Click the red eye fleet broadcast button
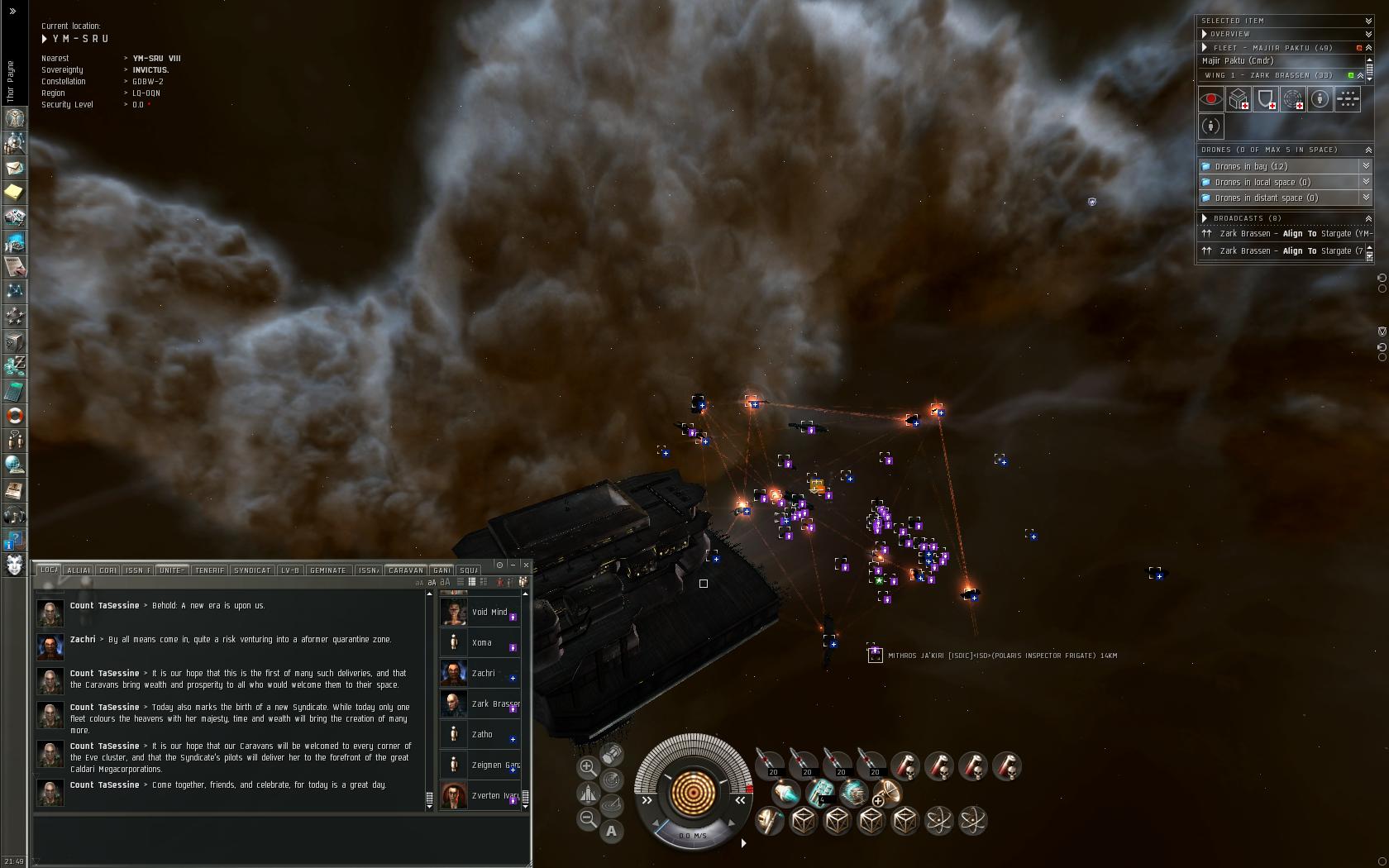 [x=1211, y=99]
